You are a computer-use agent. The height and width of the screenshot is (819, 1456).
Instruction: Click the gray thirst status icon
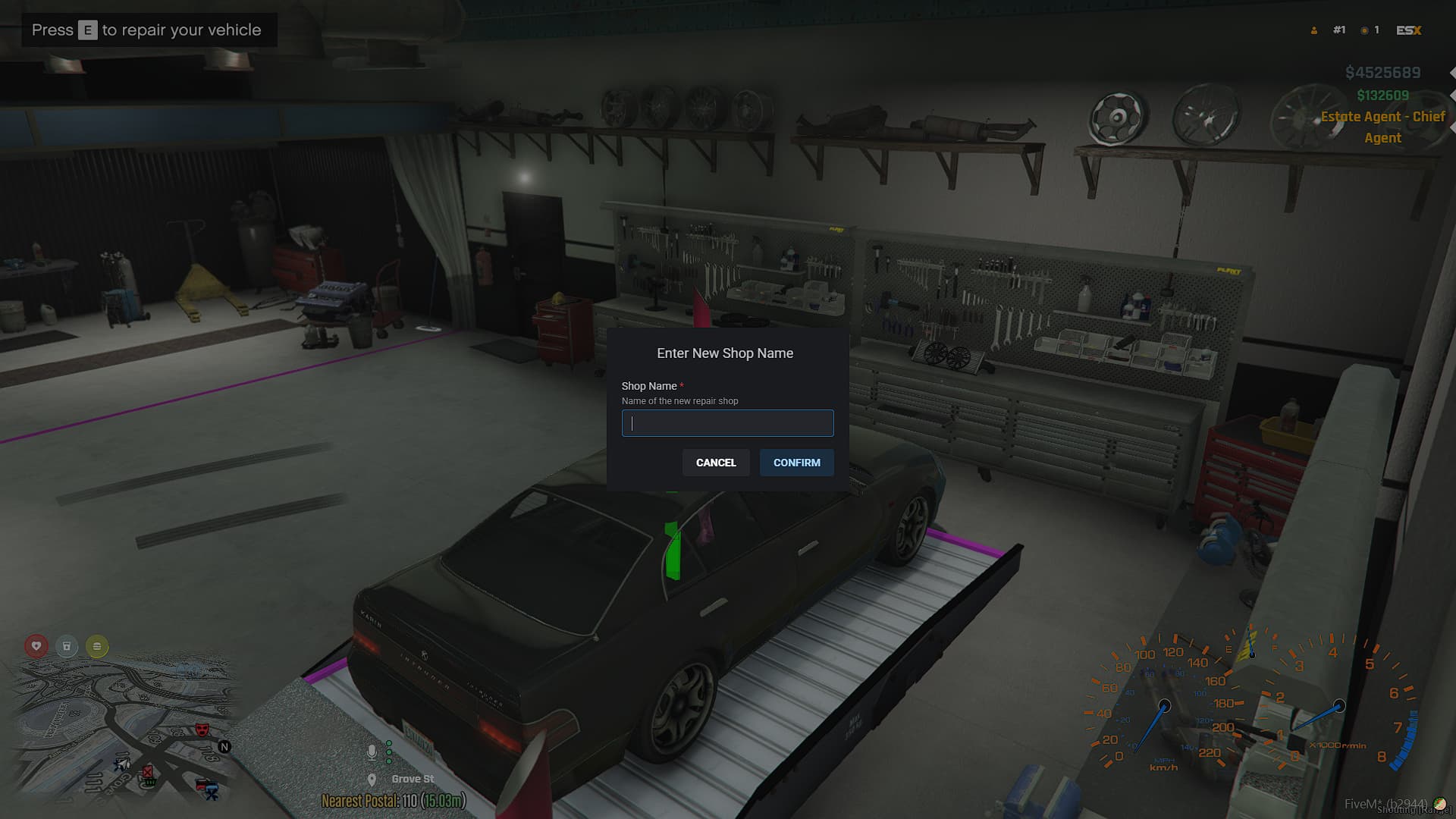(x=67, y=646)
